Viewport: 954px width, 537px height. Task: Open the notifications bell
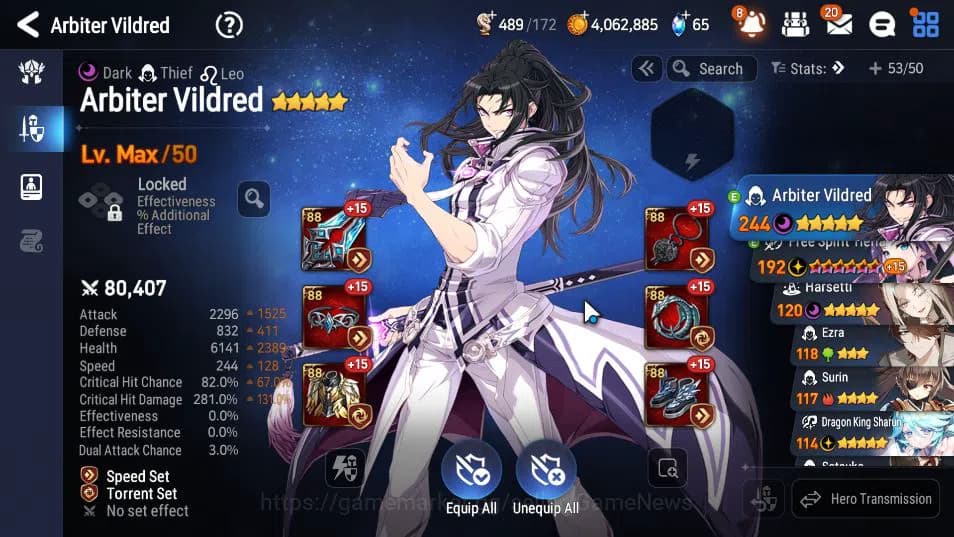click(x=752, y=24)
